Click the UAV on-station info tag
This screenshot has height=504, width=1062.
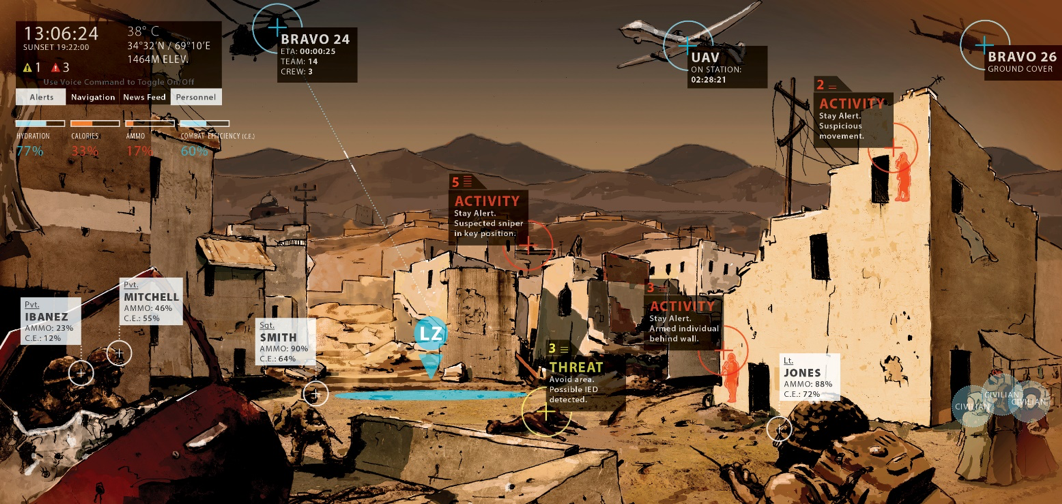coord(727,66)
